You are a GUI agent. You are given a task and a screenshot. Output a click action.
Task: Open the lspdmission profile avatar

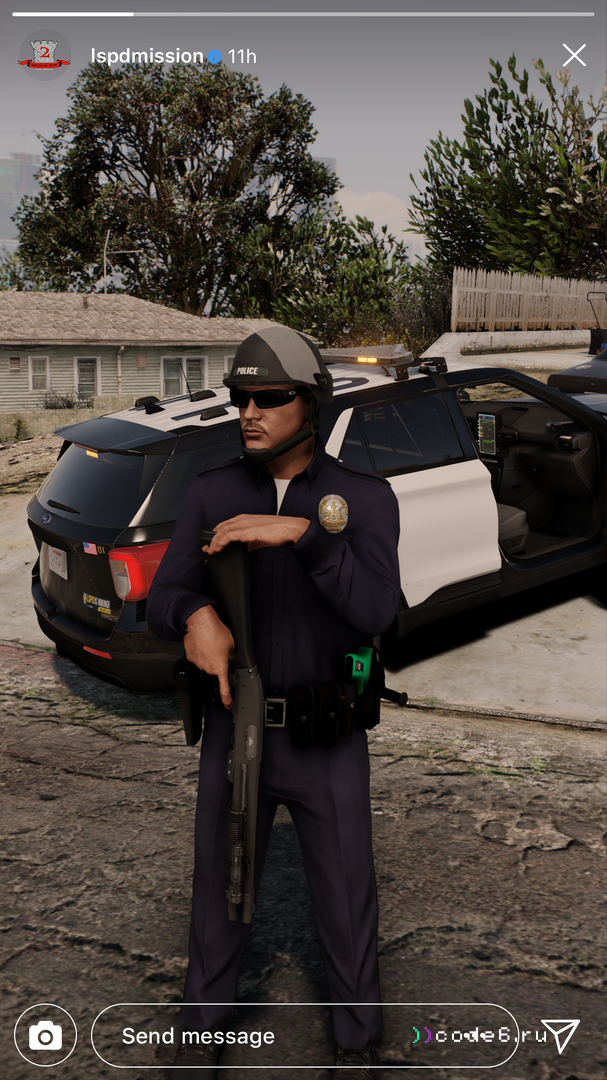pyautogui.click(x=44, y=56)
